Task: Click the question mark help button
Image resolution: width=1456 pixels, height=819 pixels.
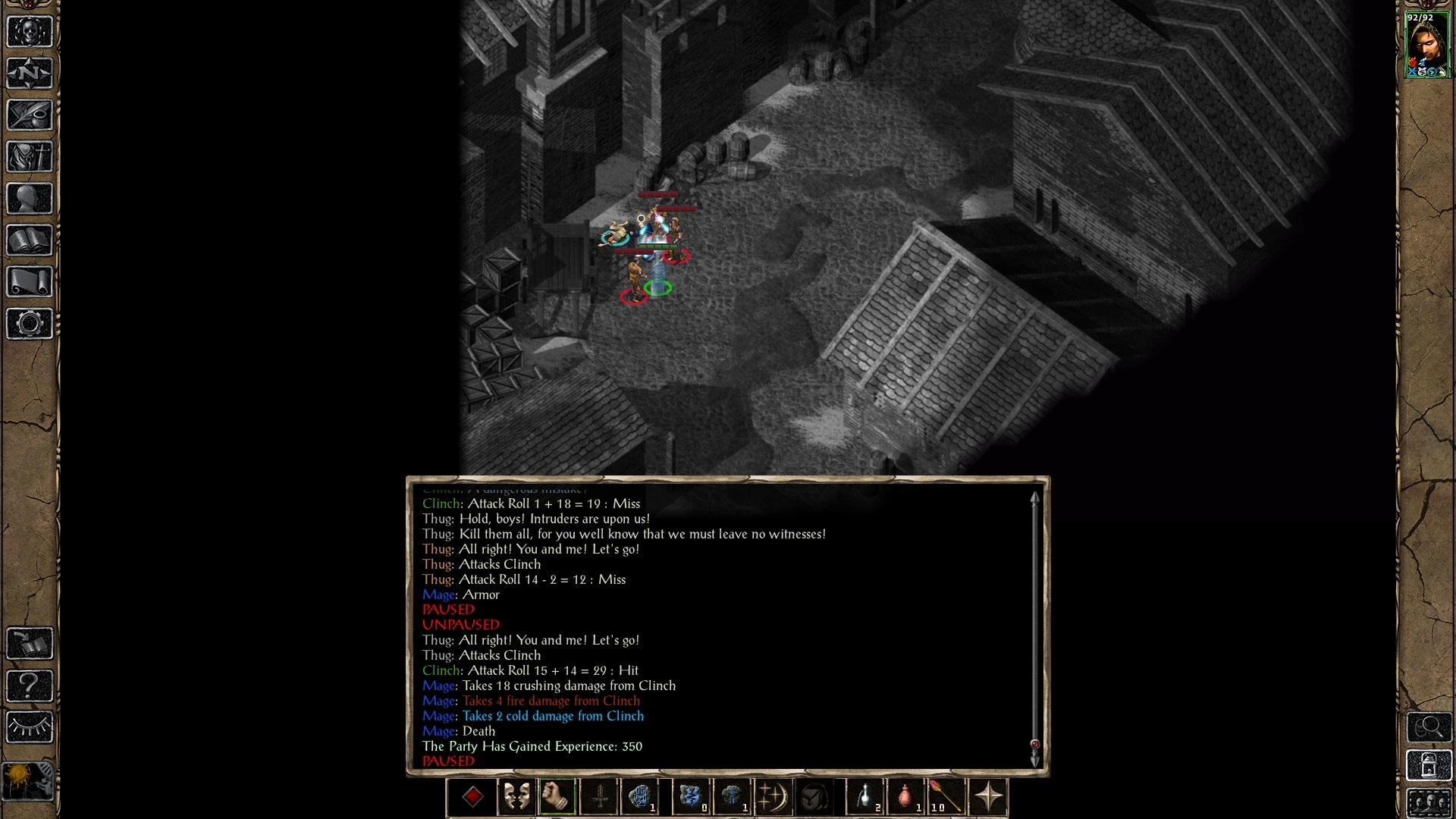Action: 30,686
